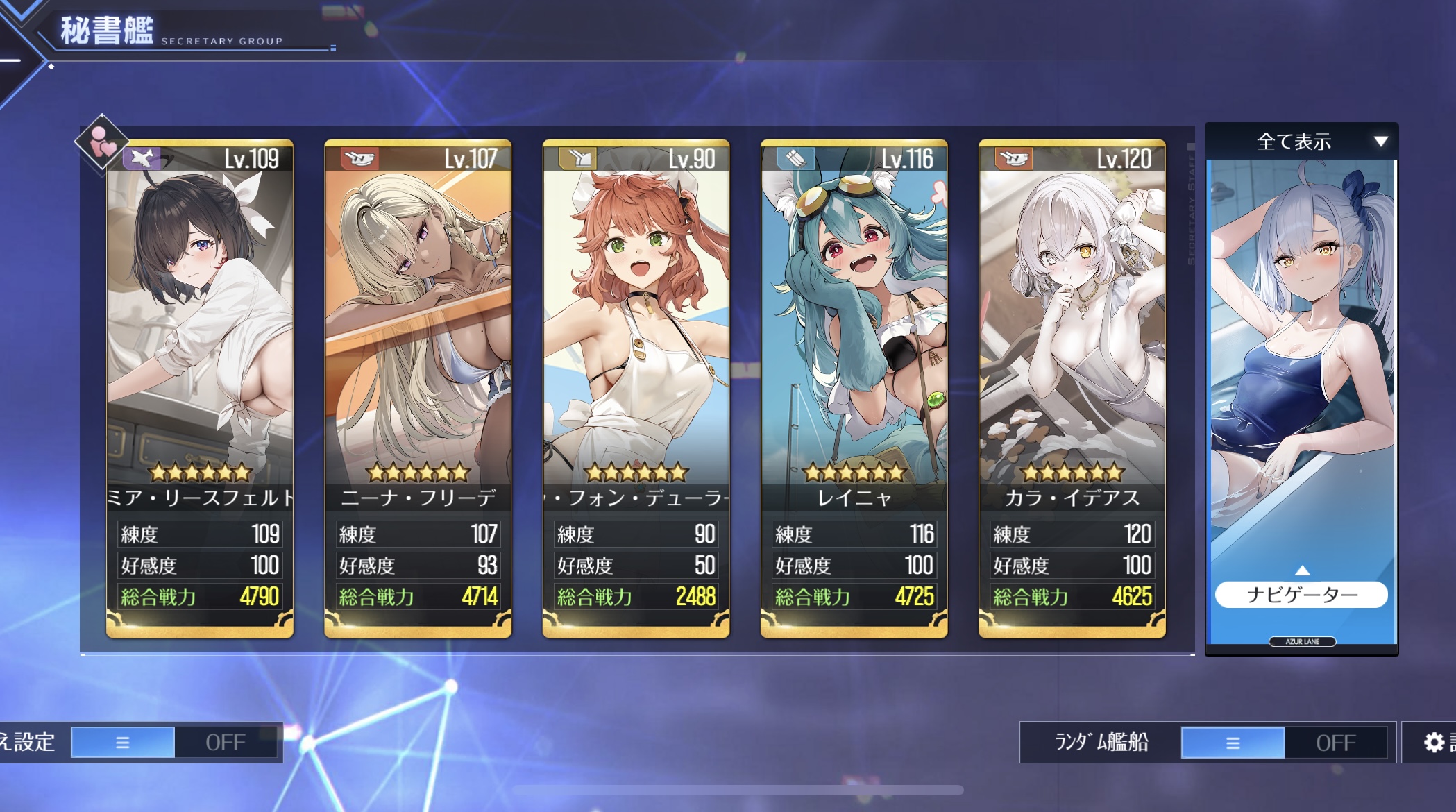Pick the Lv.90 red-haired secretary card
The width and height of the screenshot is (1456, 812).
click(636, 333)
